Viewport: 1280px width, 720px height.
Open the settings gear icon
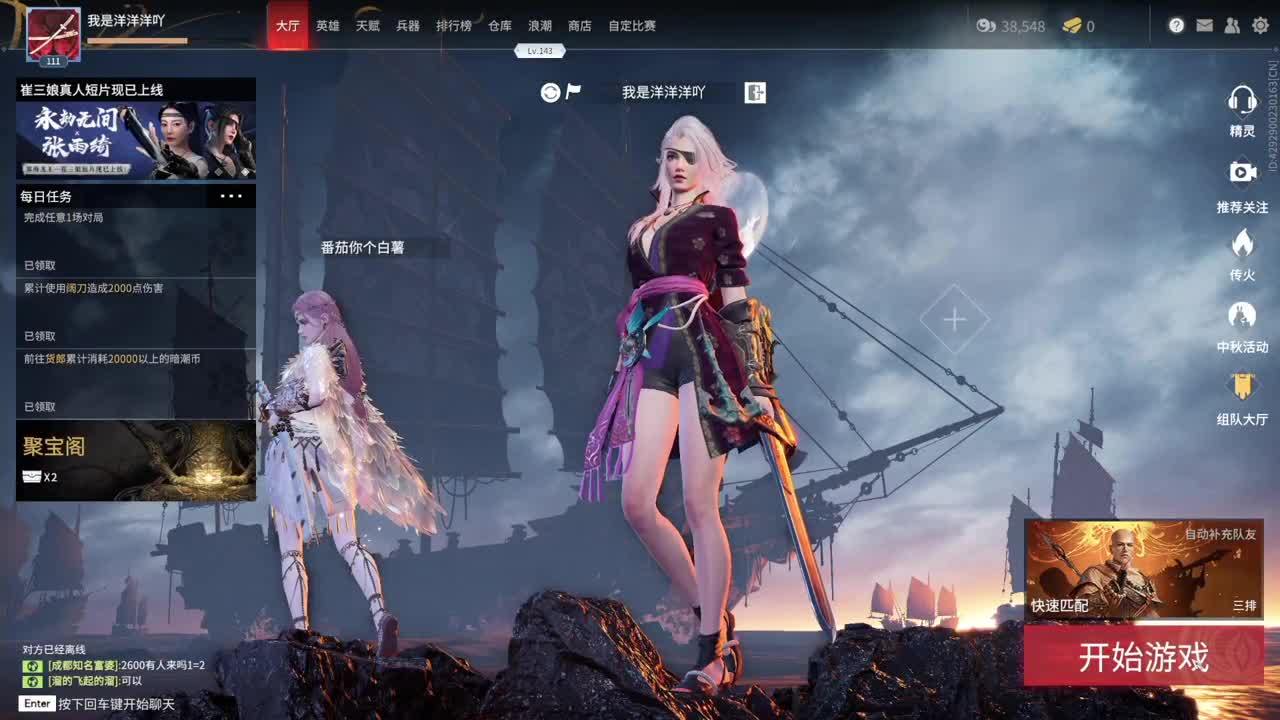coord(1260,26)
